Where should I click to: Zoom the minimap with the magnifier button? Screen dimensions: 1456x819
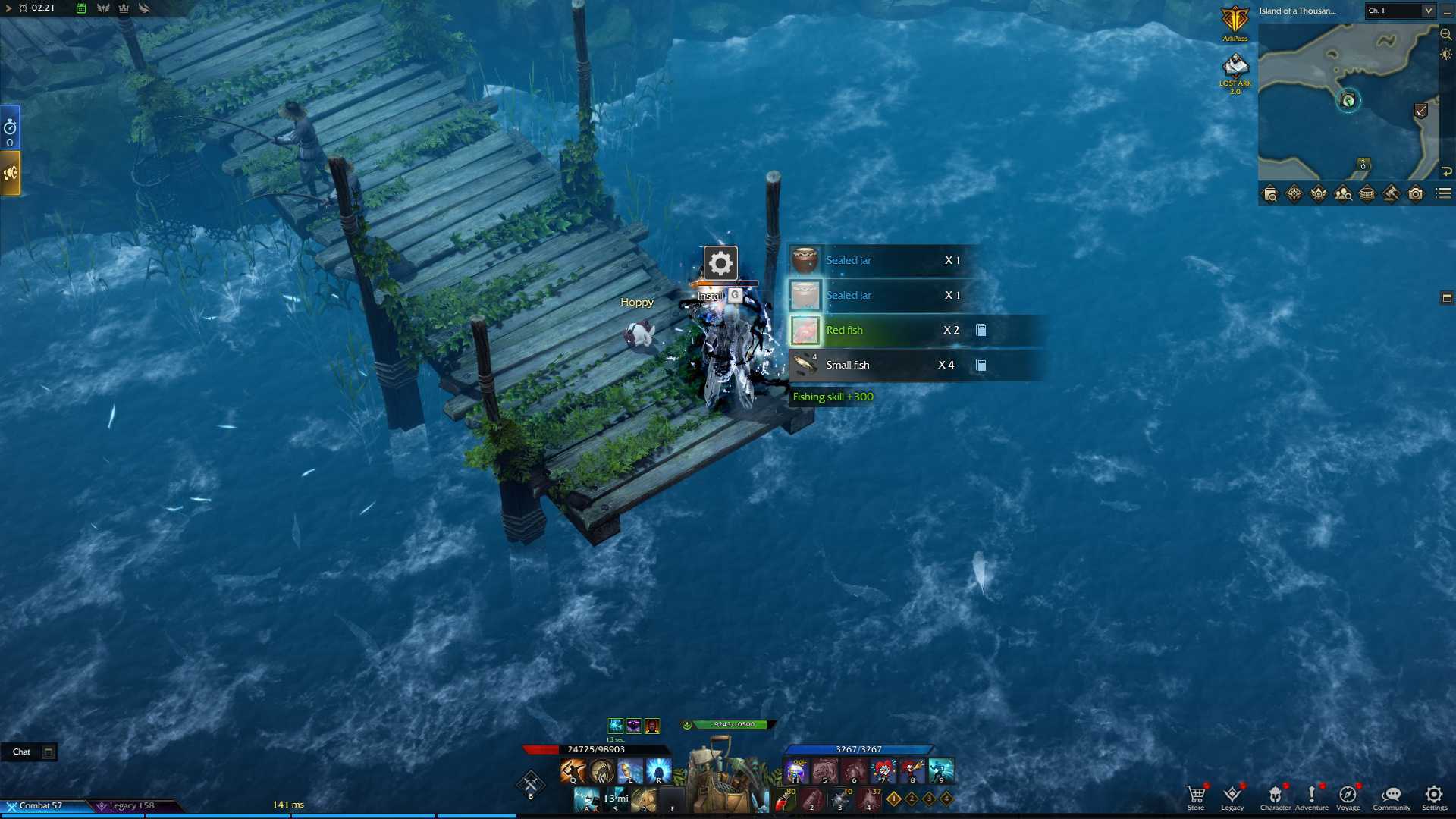1446,34
